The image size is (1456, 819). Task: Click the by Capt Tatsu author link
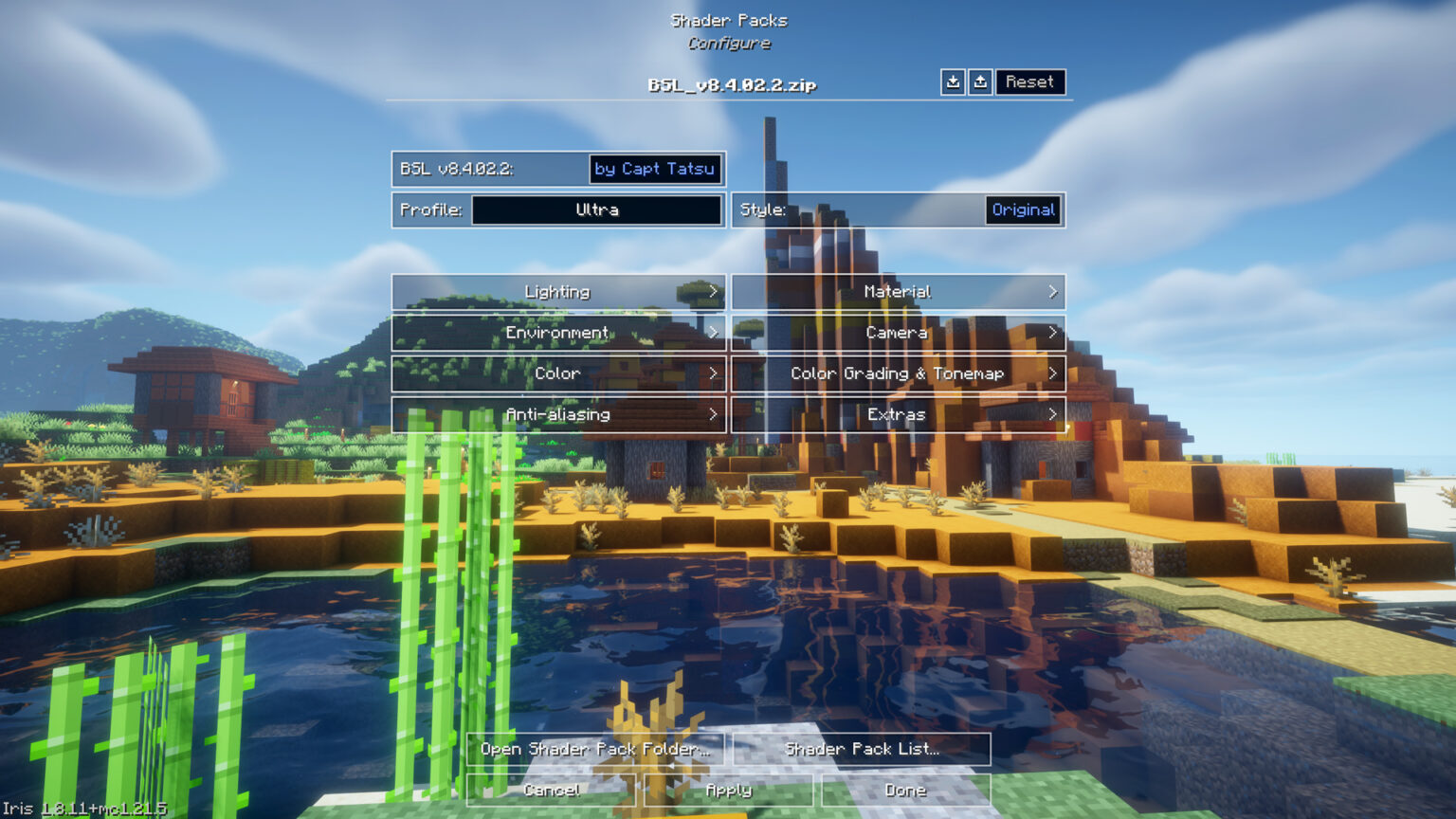(x=655, y=170)
